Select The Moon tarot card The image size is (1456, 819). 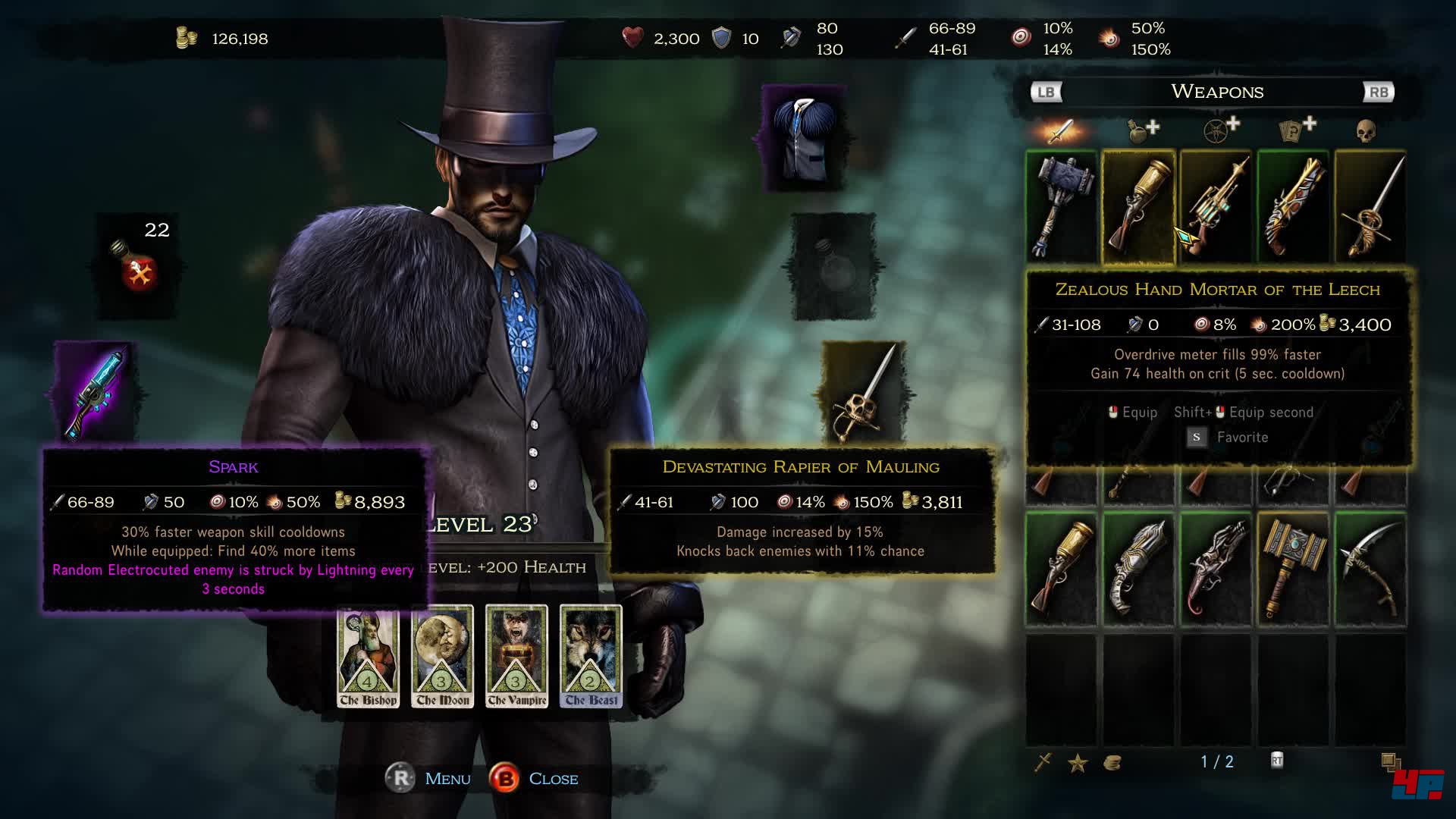[442, 657]
